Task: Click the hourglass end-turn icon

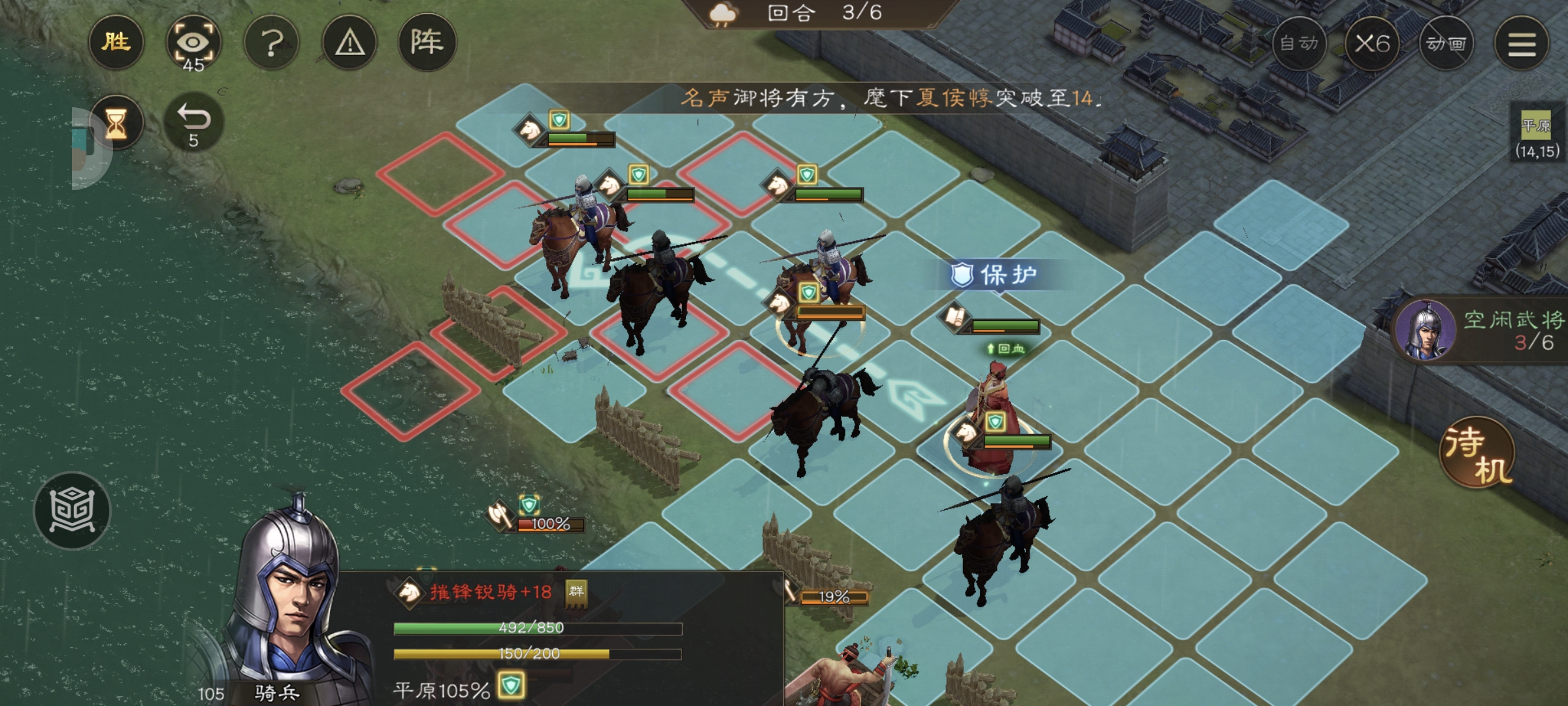Action: point(116,123)
